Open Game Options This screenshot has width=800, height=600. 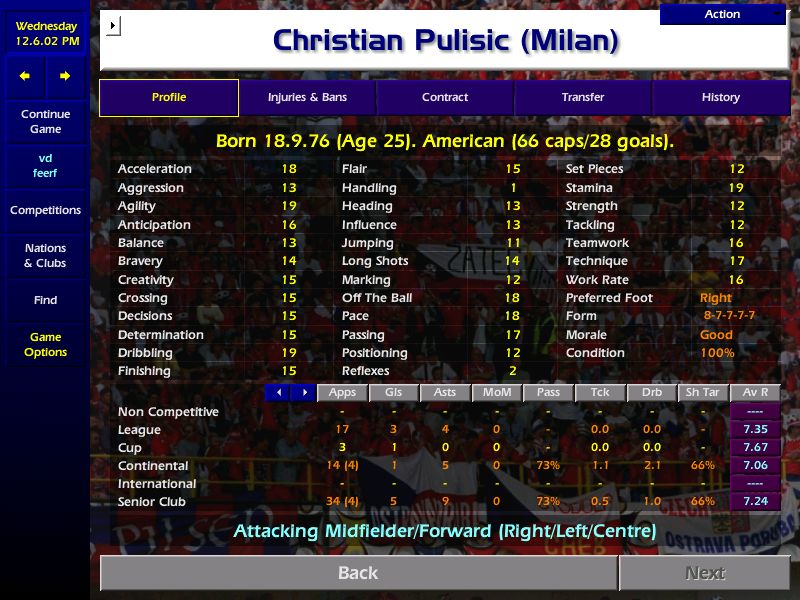coord(45,344)
